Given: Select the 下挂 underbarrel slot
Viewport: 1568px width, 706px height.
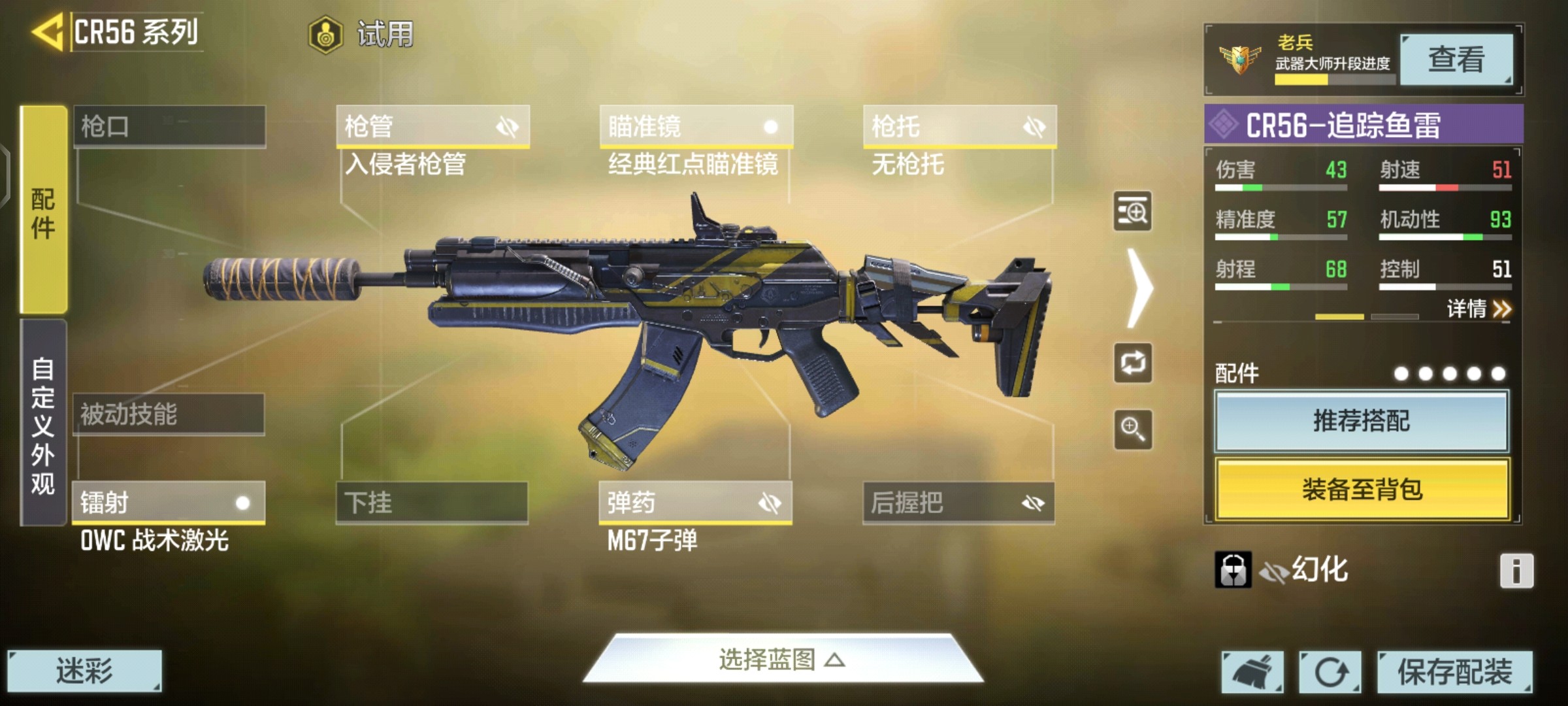Looking at the screenshot, I should [x=432, y=503].
